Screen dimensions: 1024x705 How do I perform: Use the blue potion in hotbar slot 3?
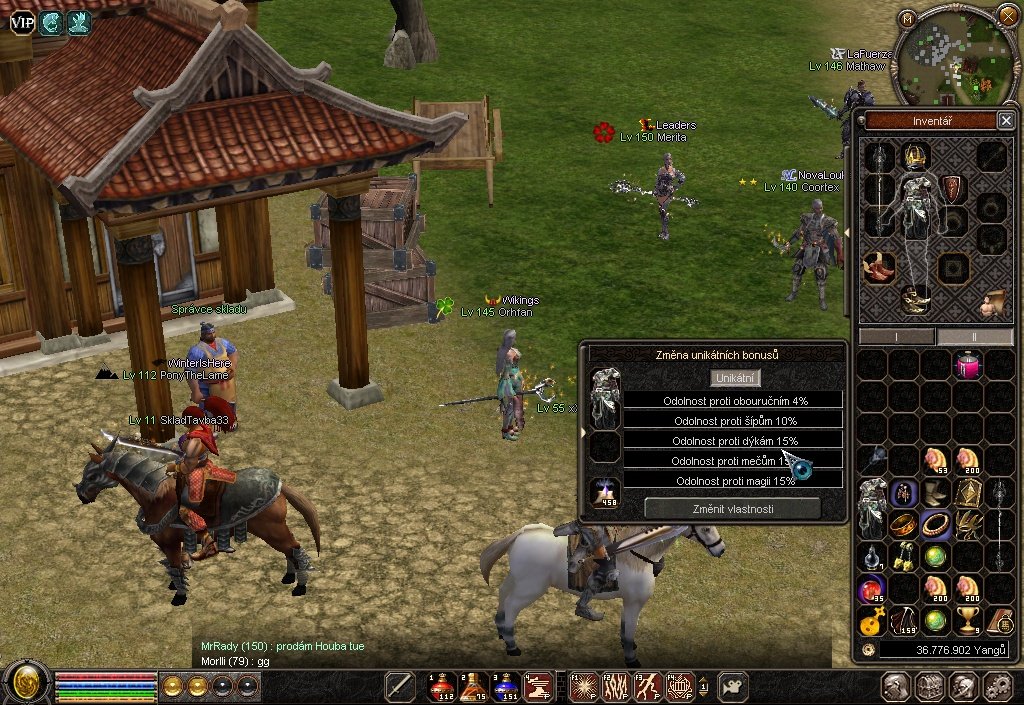(506, 685)
